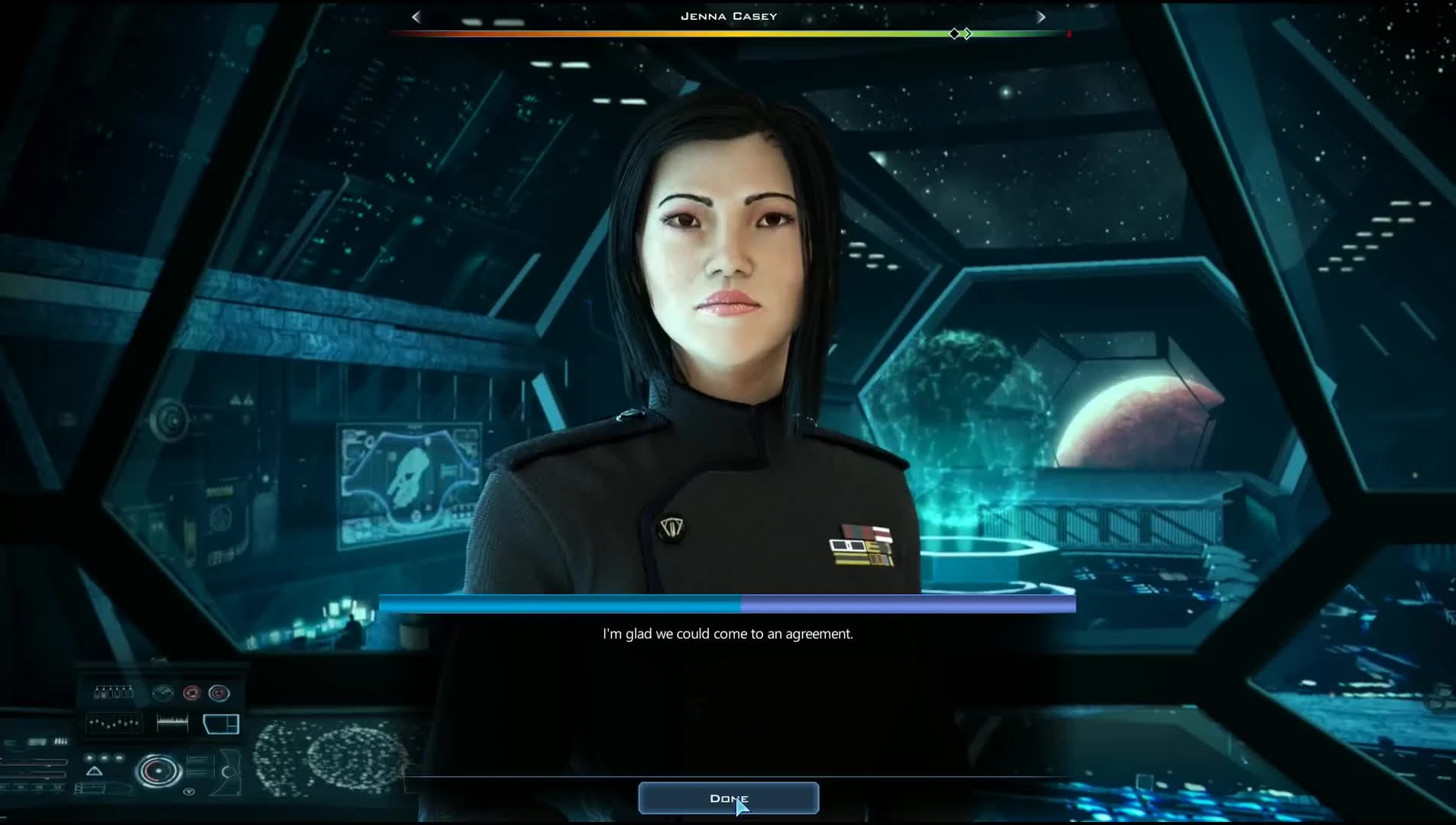Click the right arrow to view next leader
Viewport: 1456px width, 825px height.
1042,16
